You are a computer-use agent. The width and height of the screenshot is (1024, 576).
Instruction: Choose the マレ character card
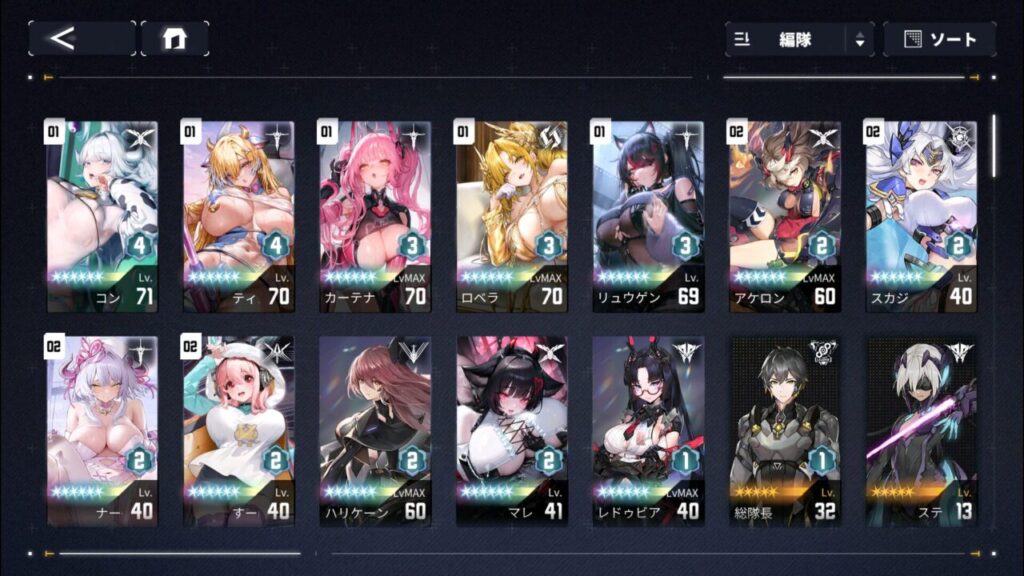click(x=512, y=431)
